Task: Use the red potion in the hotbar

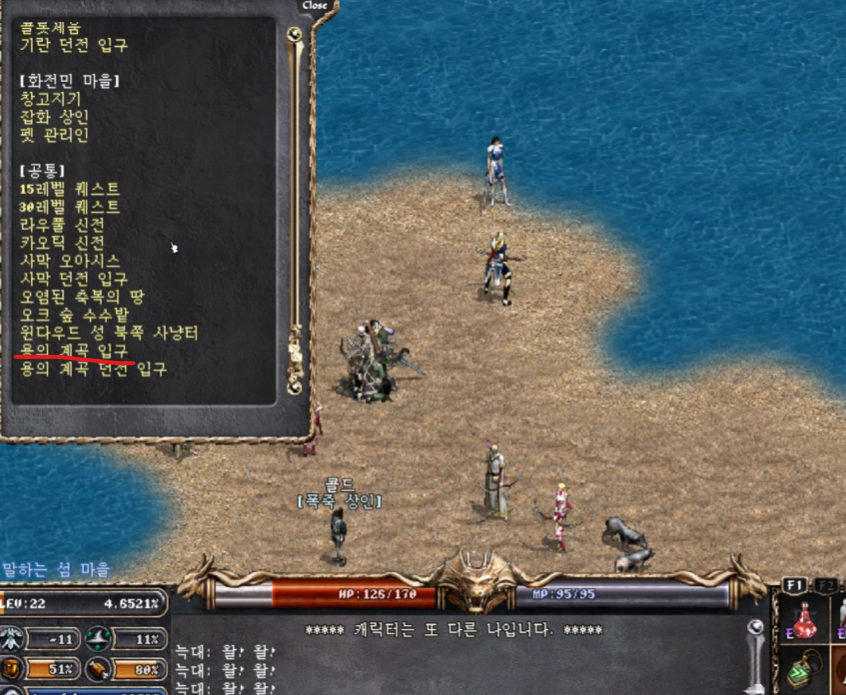Action: pos(807,620)
